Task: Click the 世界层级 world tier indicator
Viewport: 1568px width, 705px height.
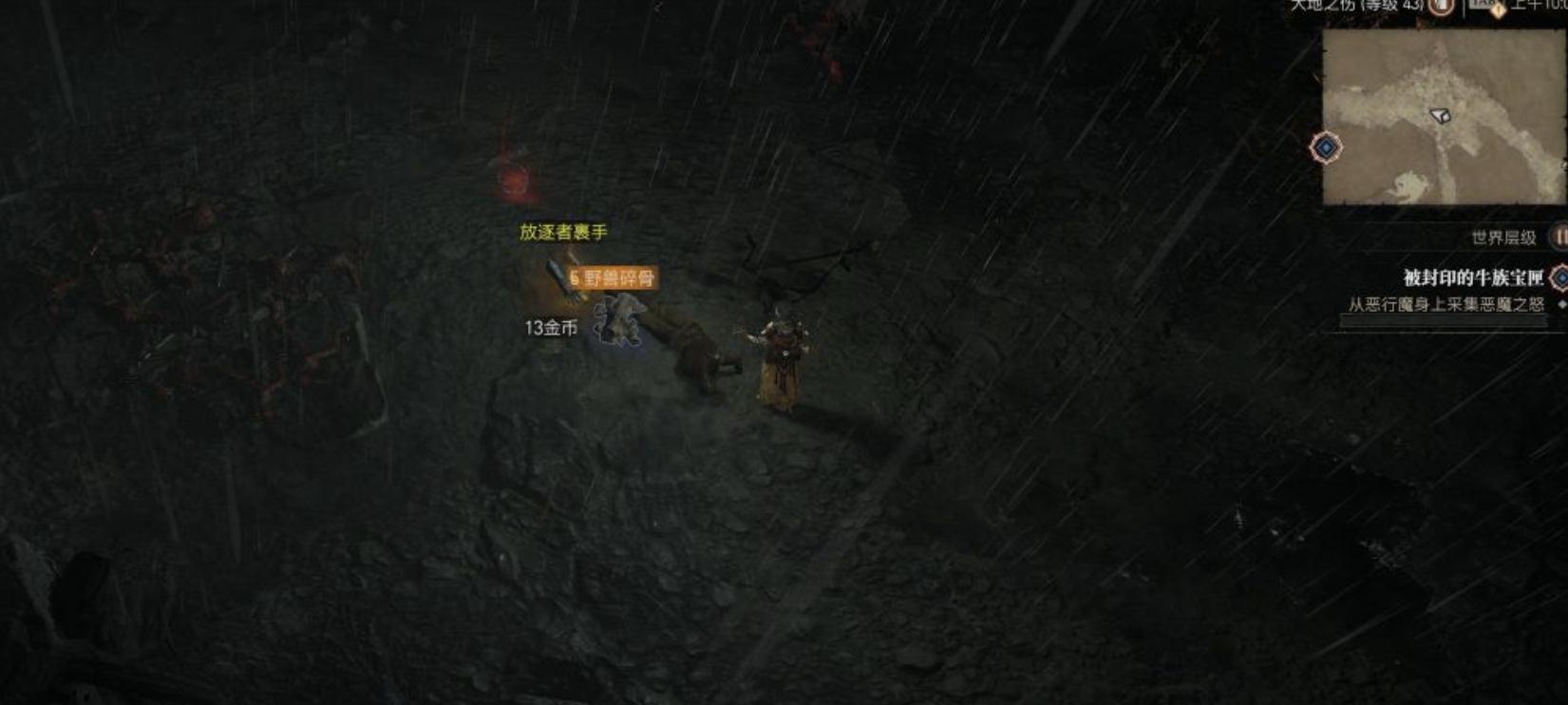Action: pos(1503,238)
